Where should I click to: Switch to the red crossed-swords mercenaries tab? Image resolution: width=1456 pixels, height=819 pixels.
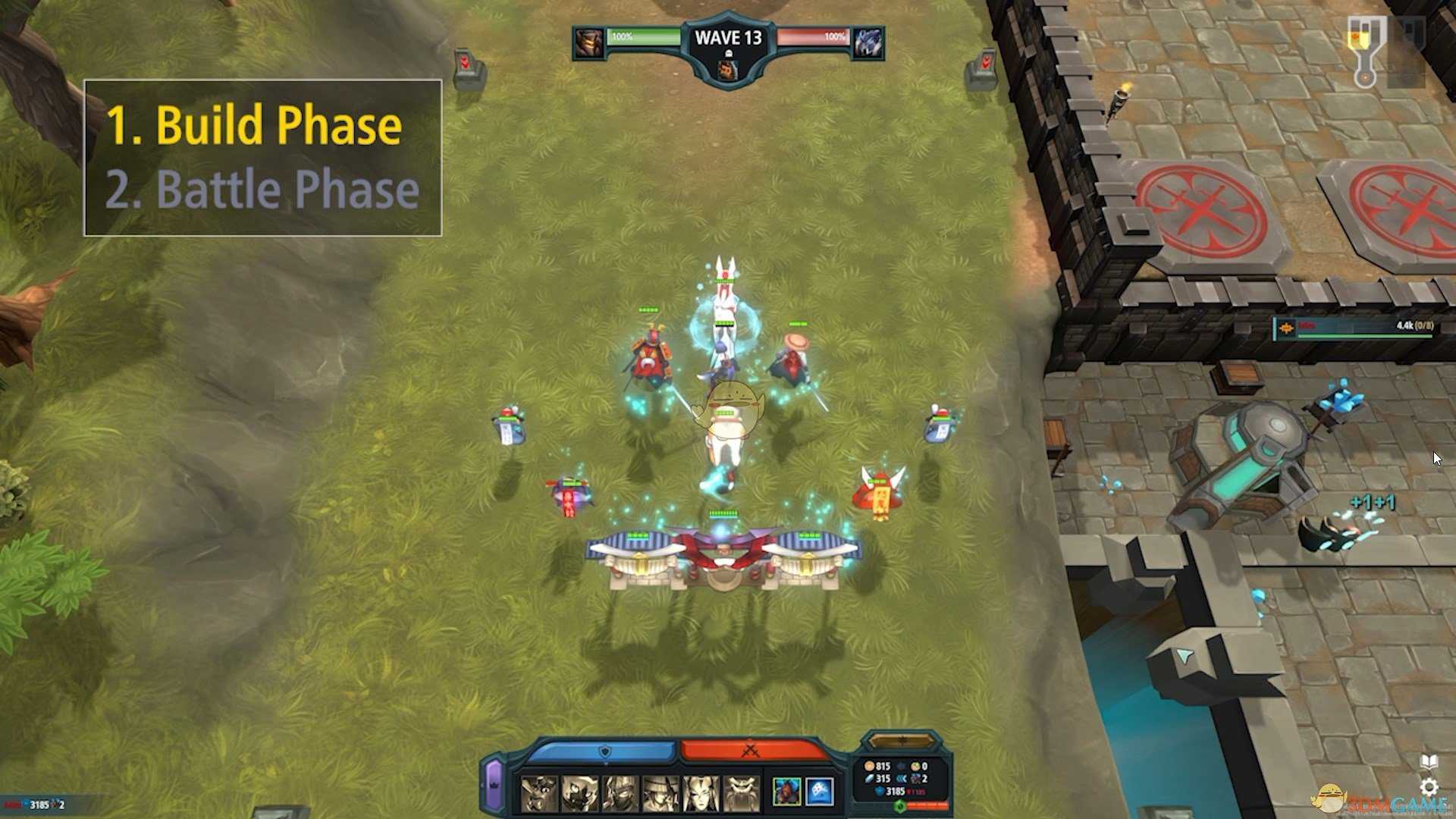tap(751, 751)
